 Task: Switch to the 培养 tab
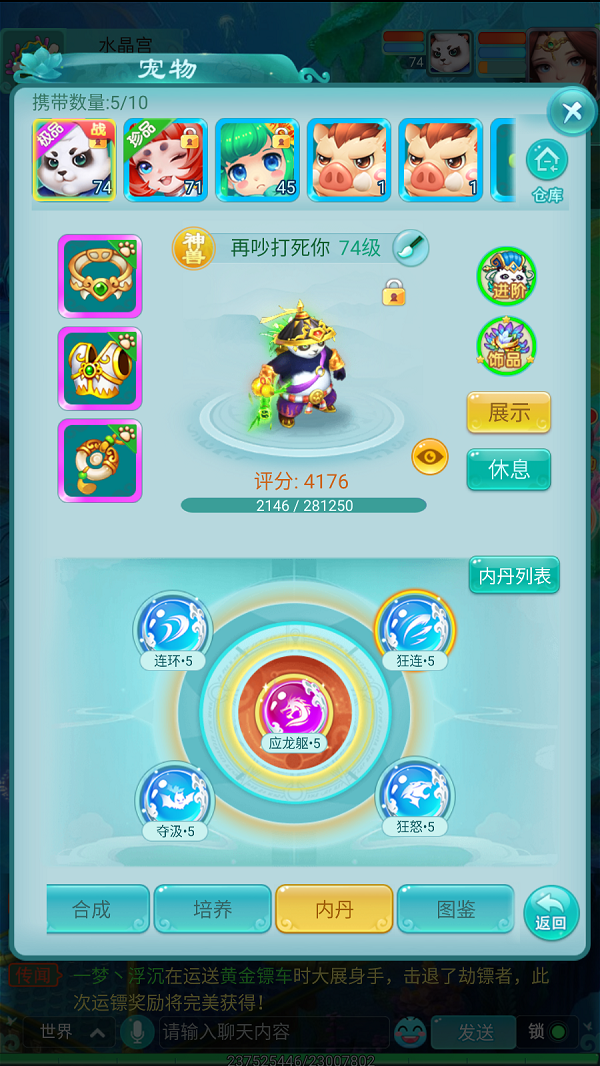click(x=212, y=909)
